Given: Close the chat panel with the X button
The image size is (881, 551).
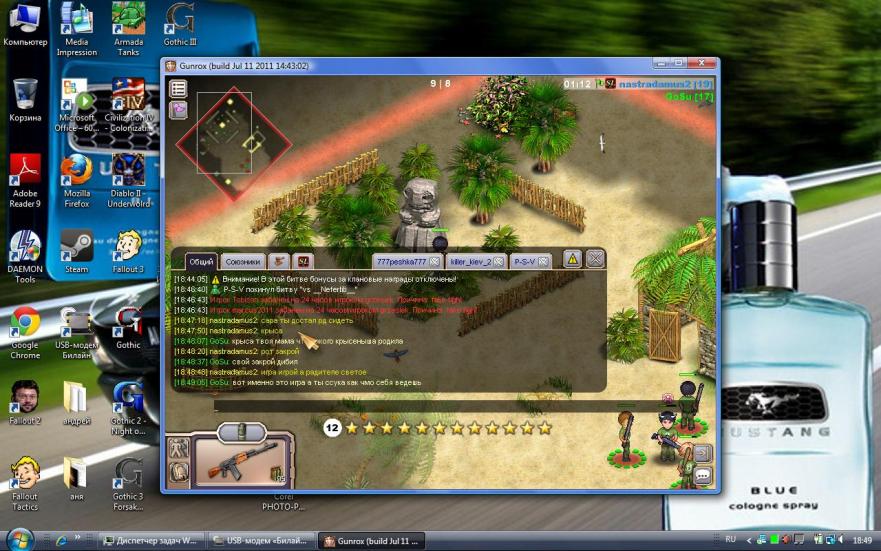Looking at the screenshot, I should 595,260.
